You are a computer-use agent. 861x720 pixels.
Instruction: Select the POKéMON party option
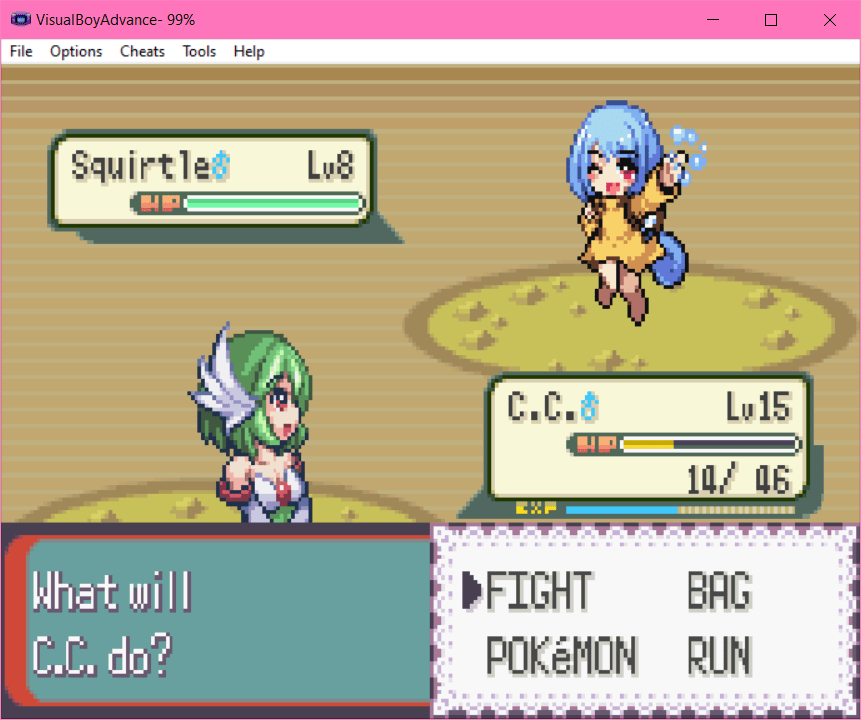pos(561,657)
